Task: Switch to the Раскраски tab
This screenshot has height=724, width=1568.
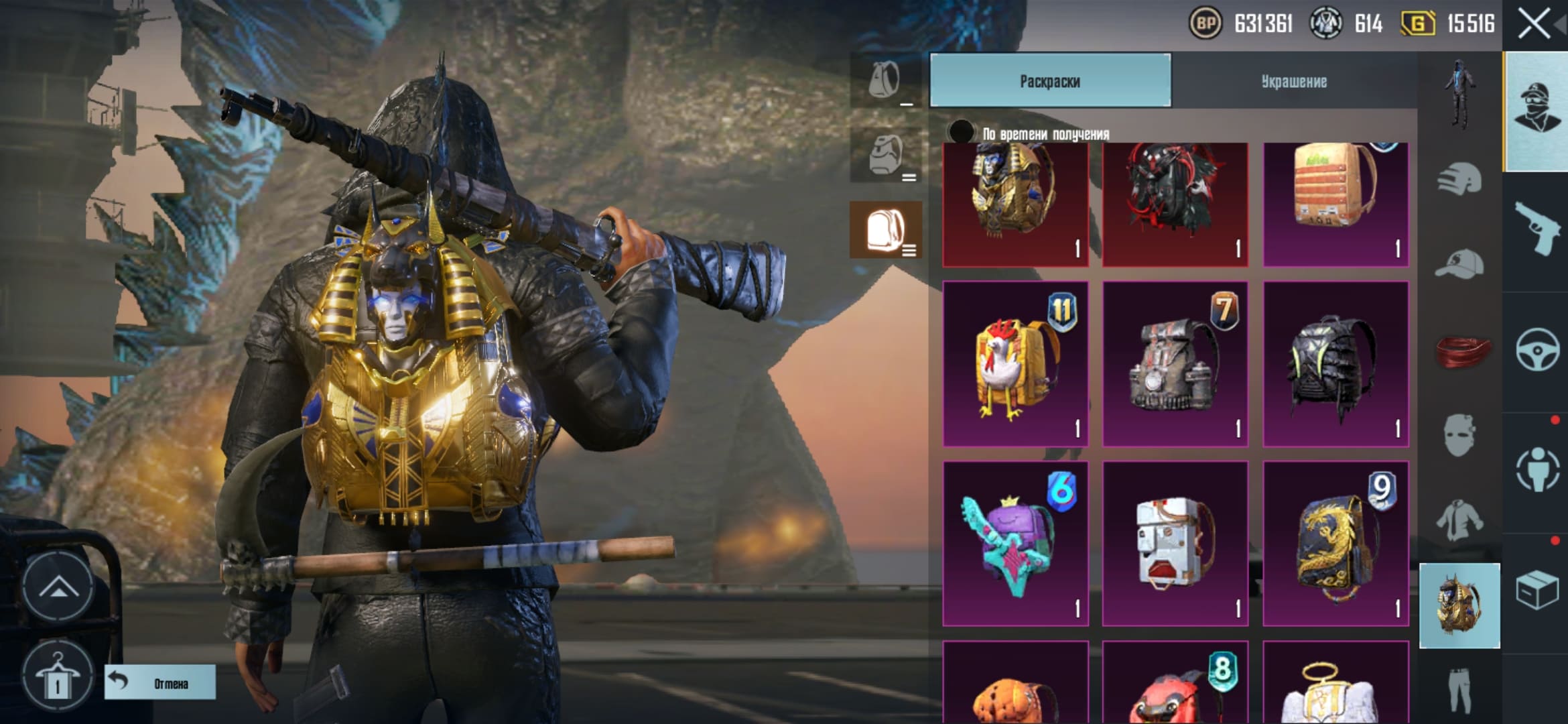Action: point(1050,81)
